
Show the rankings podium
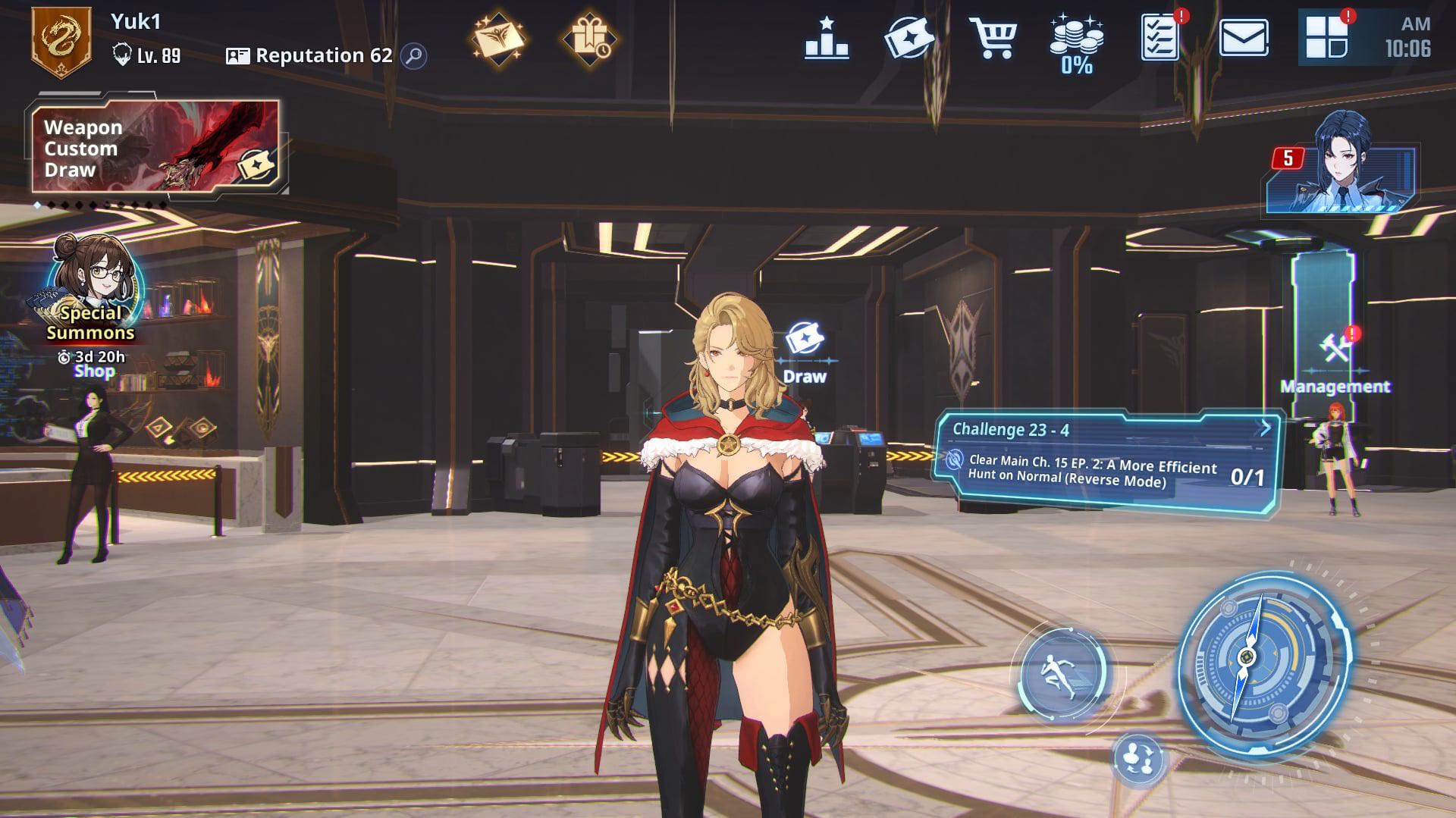827,39
